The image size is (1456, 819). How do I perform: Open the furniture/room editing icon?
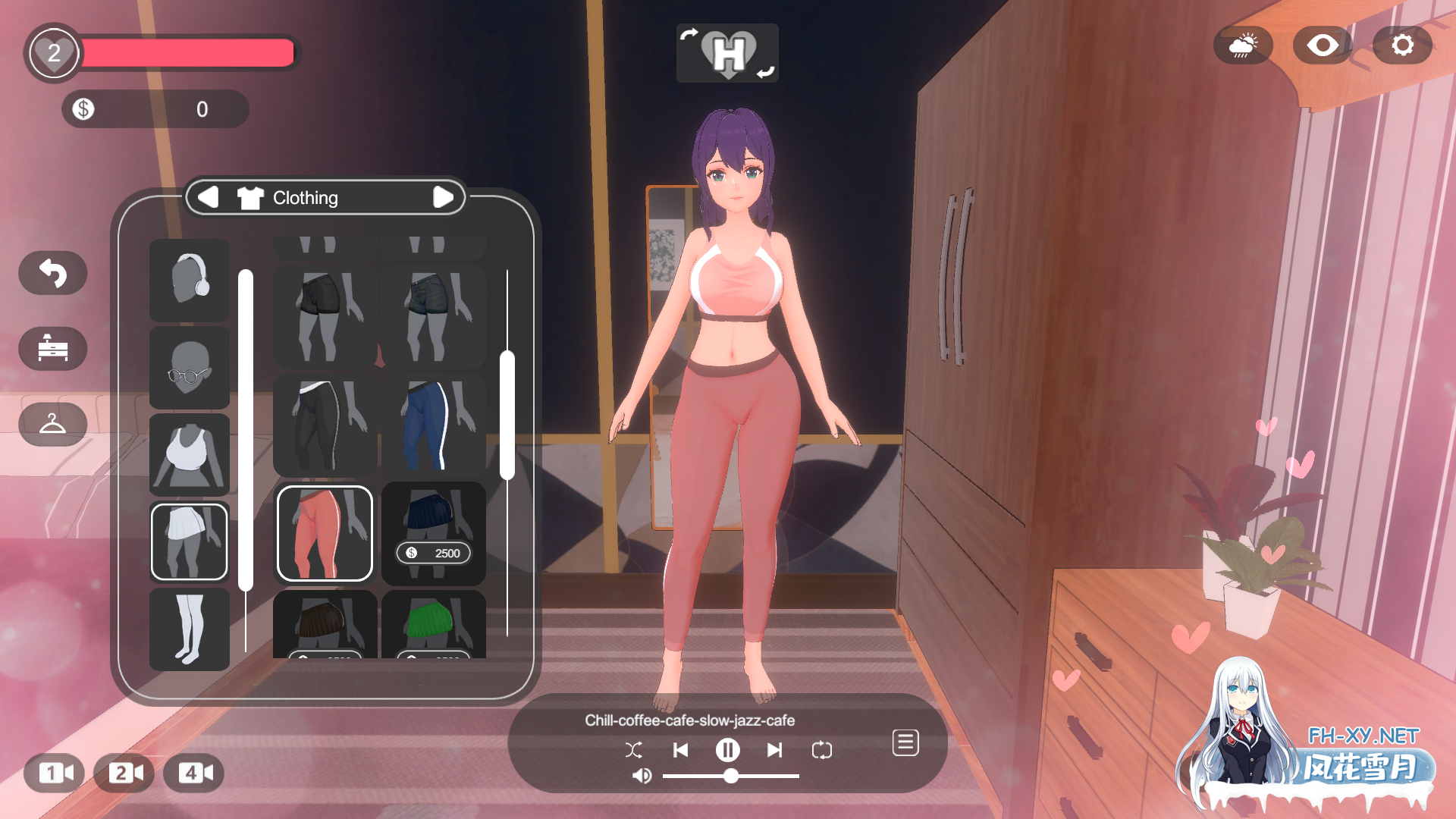click(52, 349)
